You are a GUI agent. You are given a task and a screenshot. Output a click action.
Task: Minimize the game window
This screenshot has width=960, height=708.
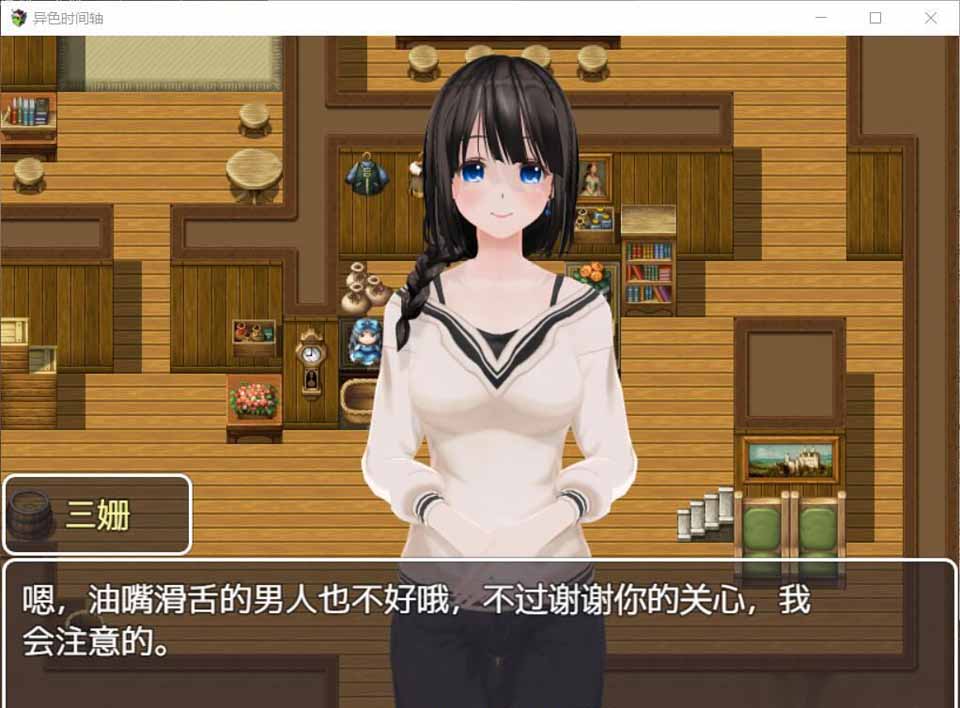tap(820, 18)
